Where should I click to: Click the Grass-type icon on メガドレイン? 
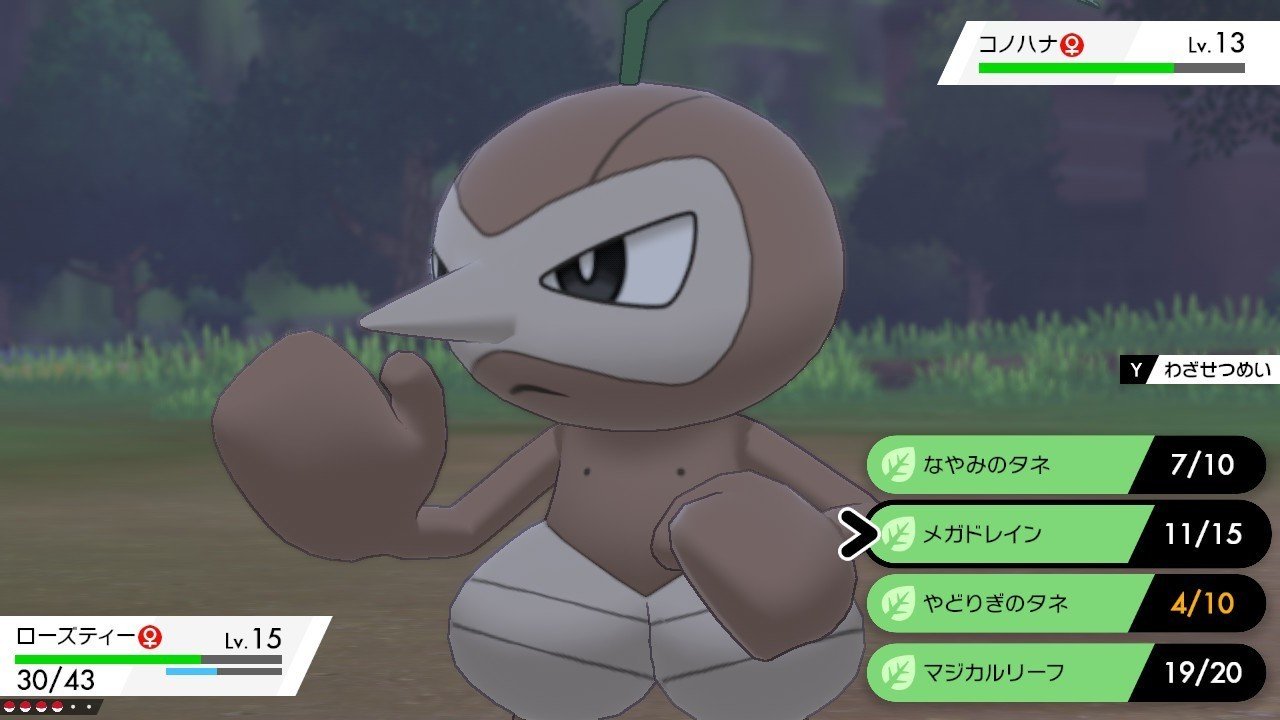click(x=898, y=535)
